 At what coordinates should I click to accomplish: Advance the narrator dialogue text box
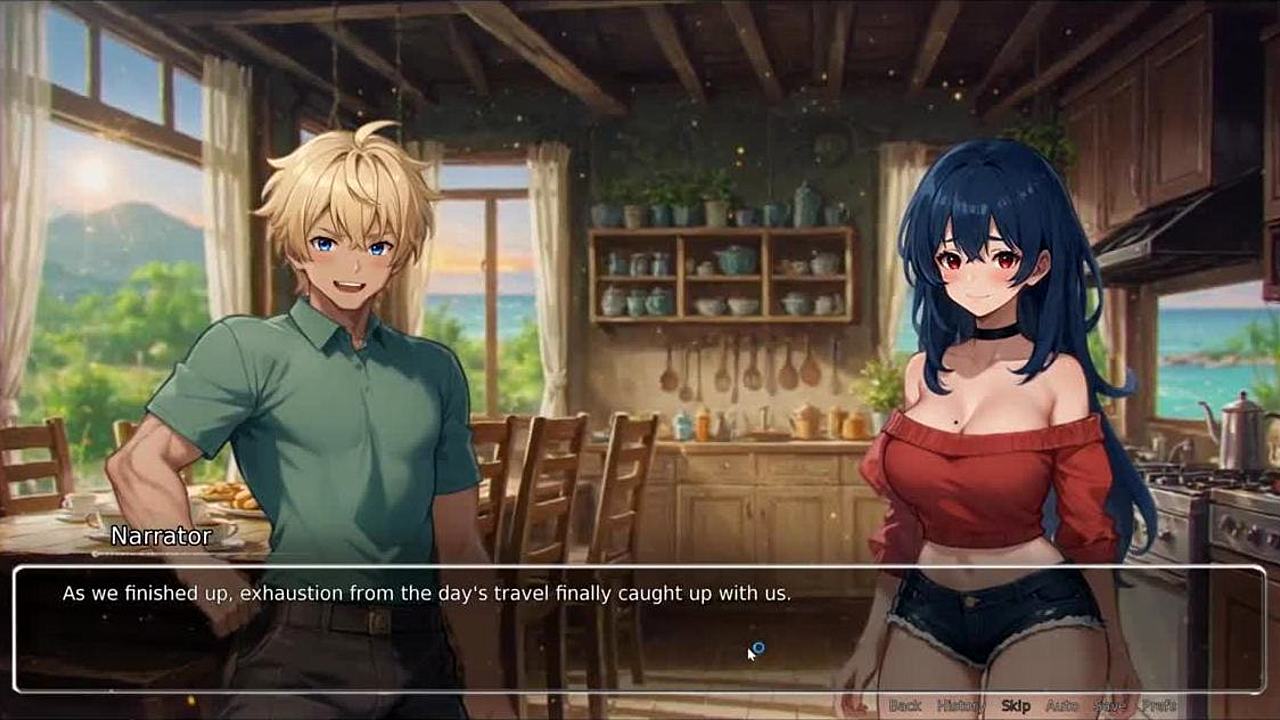click(x=640, y=630)
